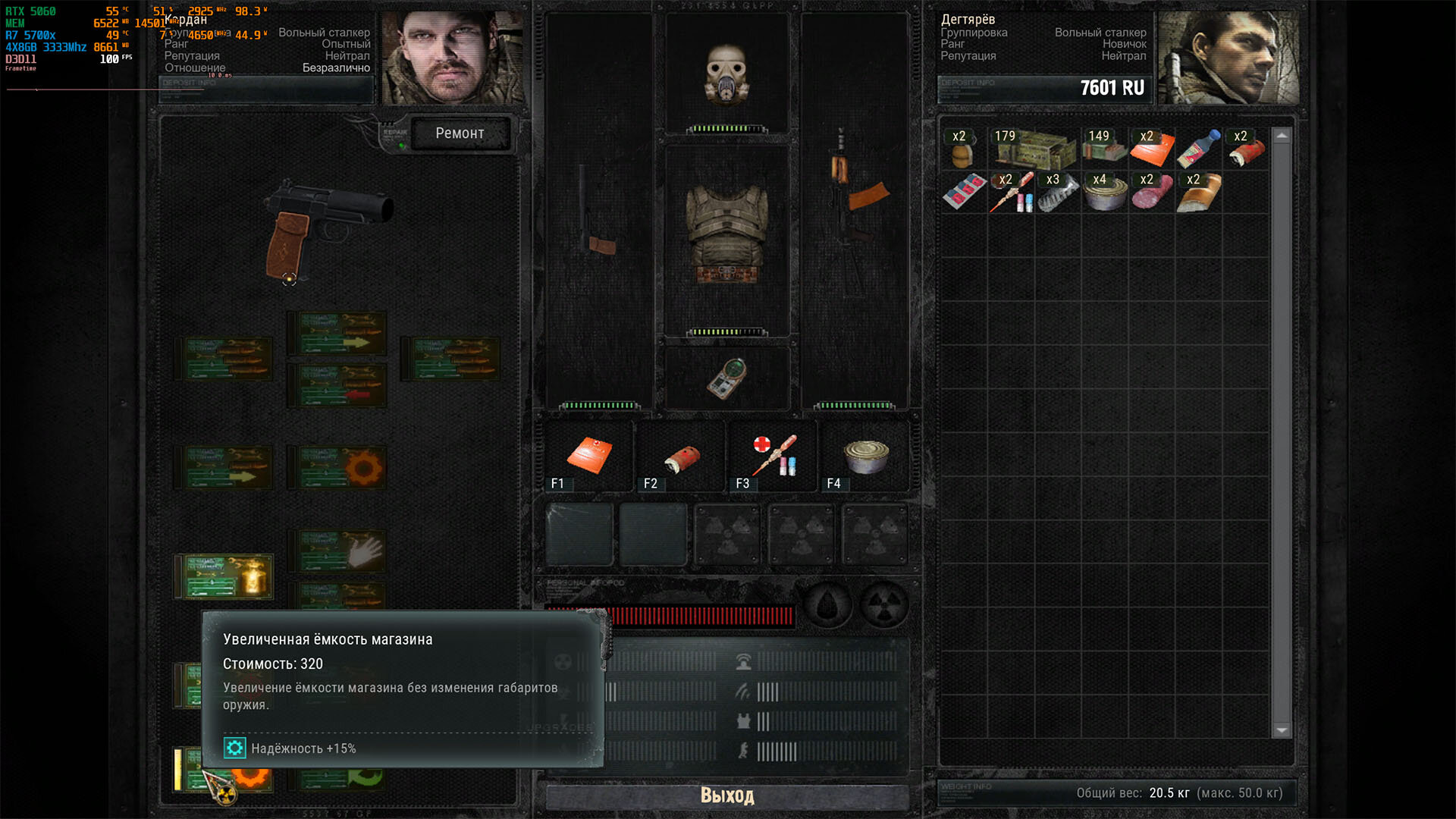Select the white hand upgrade card
The width and height of the screenshot is (1456, 819).
tap(338, 551)
